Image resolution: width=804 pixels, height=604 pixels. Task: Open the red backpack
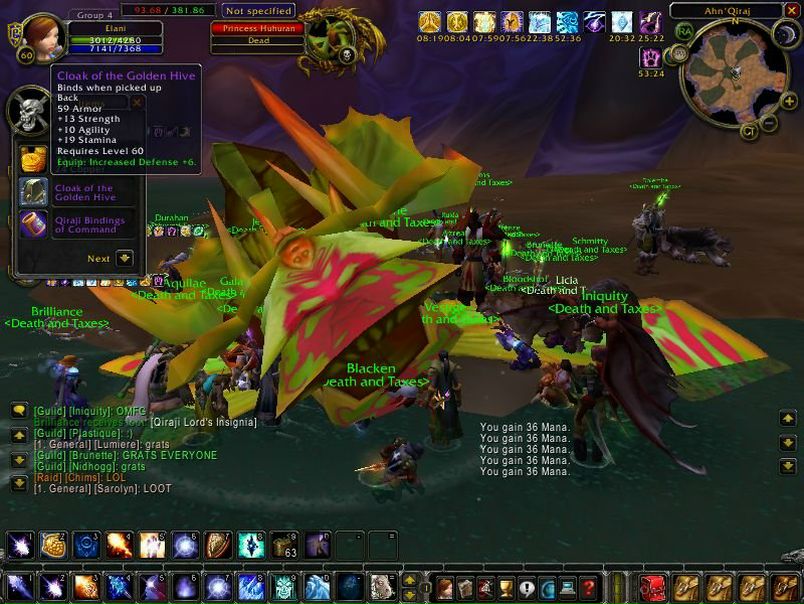point(652,587)
